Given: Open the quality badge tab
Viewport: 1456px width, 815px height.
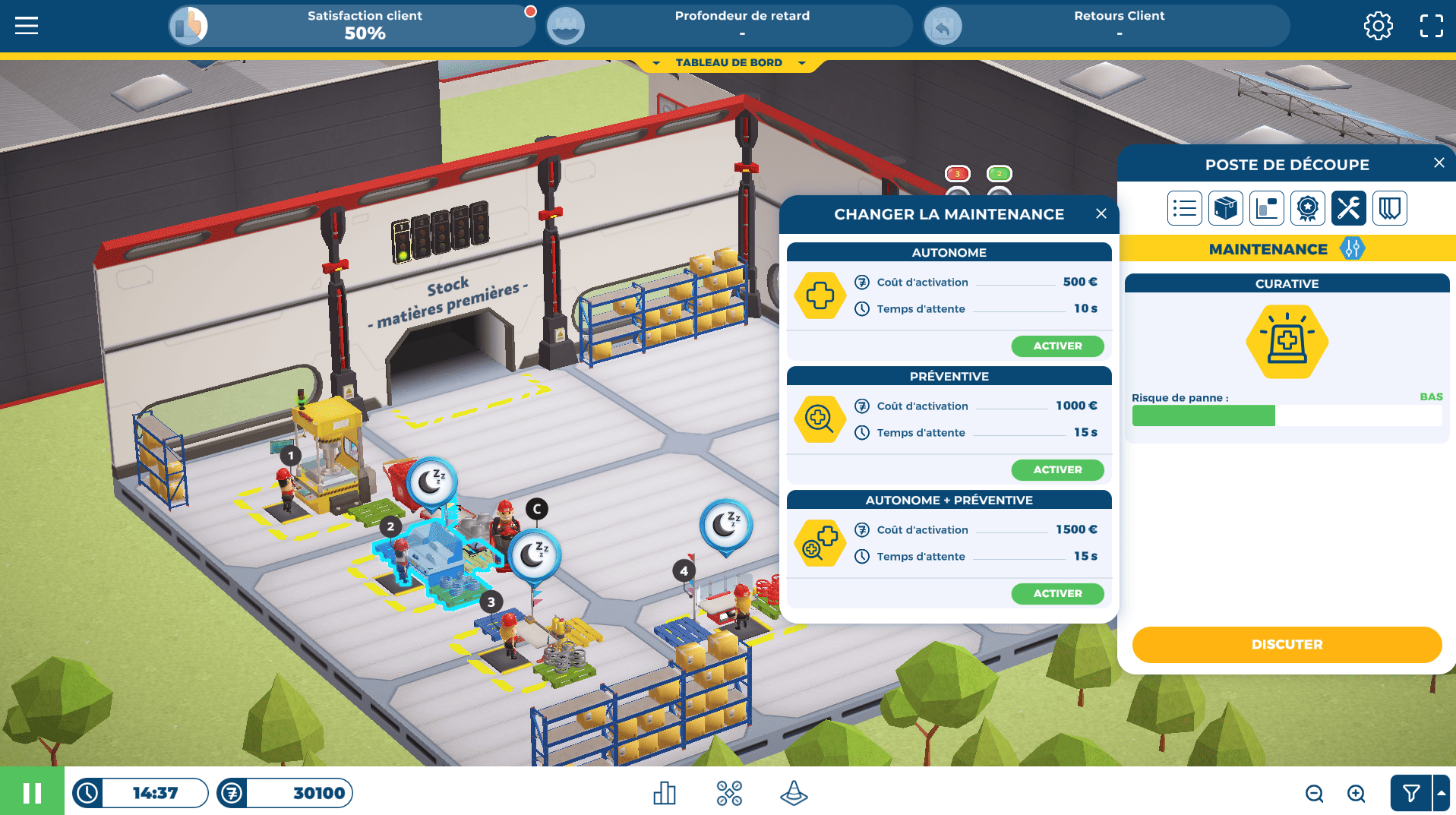Looking at the screenshot, I should 1307,208.
